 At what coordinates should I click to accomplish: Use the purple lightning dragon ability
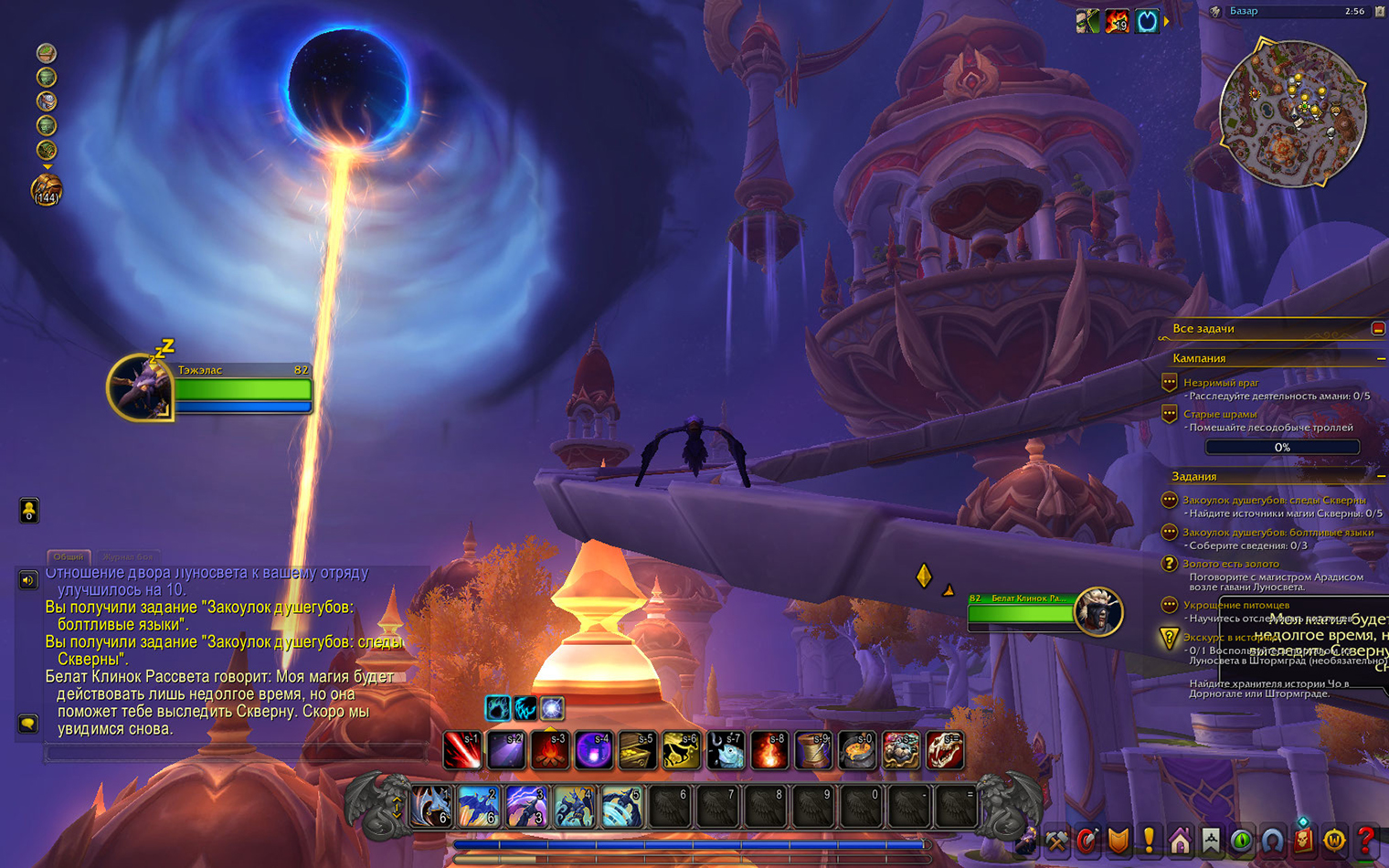(x=526, y=808)
